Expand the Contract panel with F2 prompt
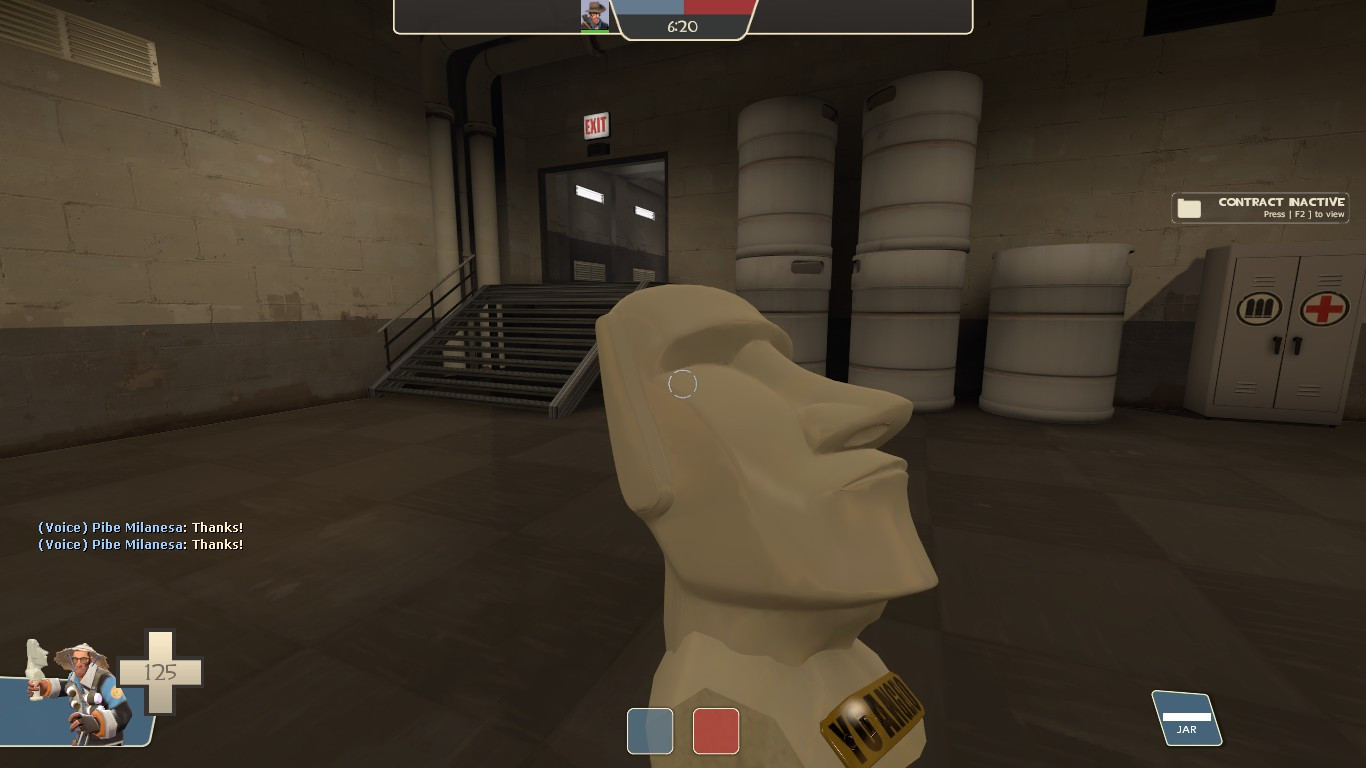Viewport: 1366px width, 768px height. coord(1260,207)
